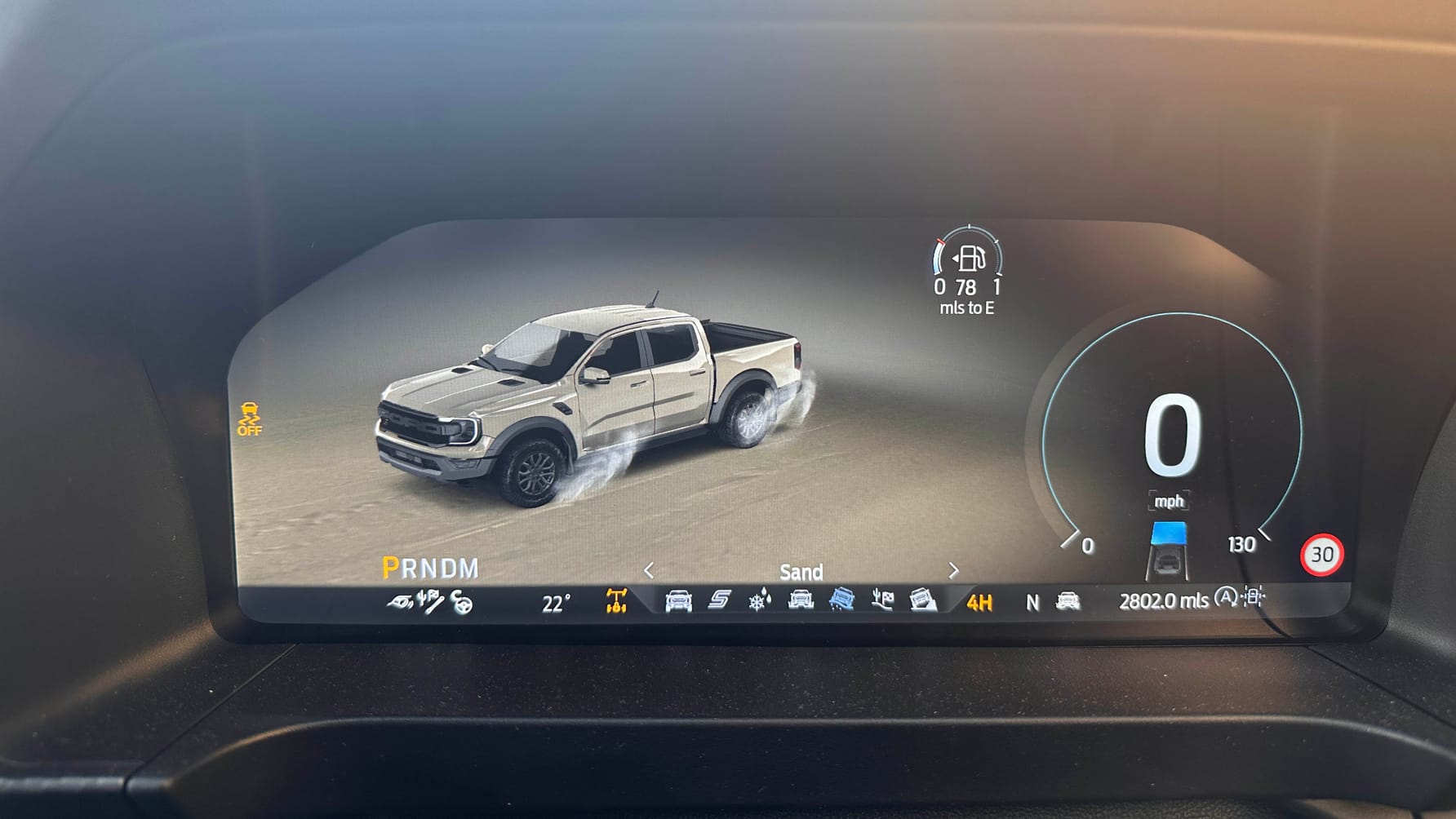Screen dimensions: 1456x819
Task: Toggle the traction control OFF indicator
Action: 249,418
